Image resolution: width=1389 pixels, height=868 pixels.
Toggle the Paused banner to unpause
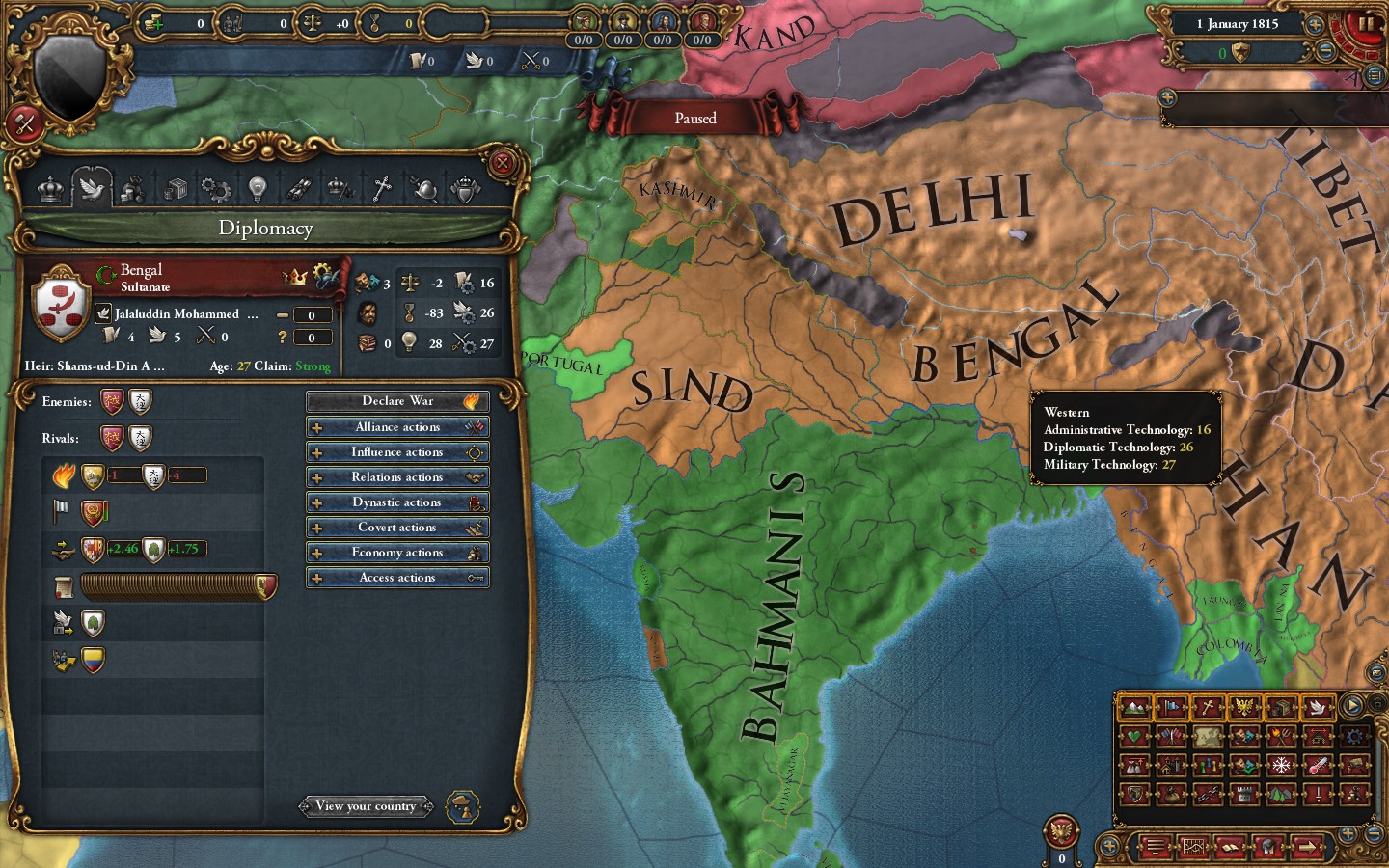pos(695,118)
